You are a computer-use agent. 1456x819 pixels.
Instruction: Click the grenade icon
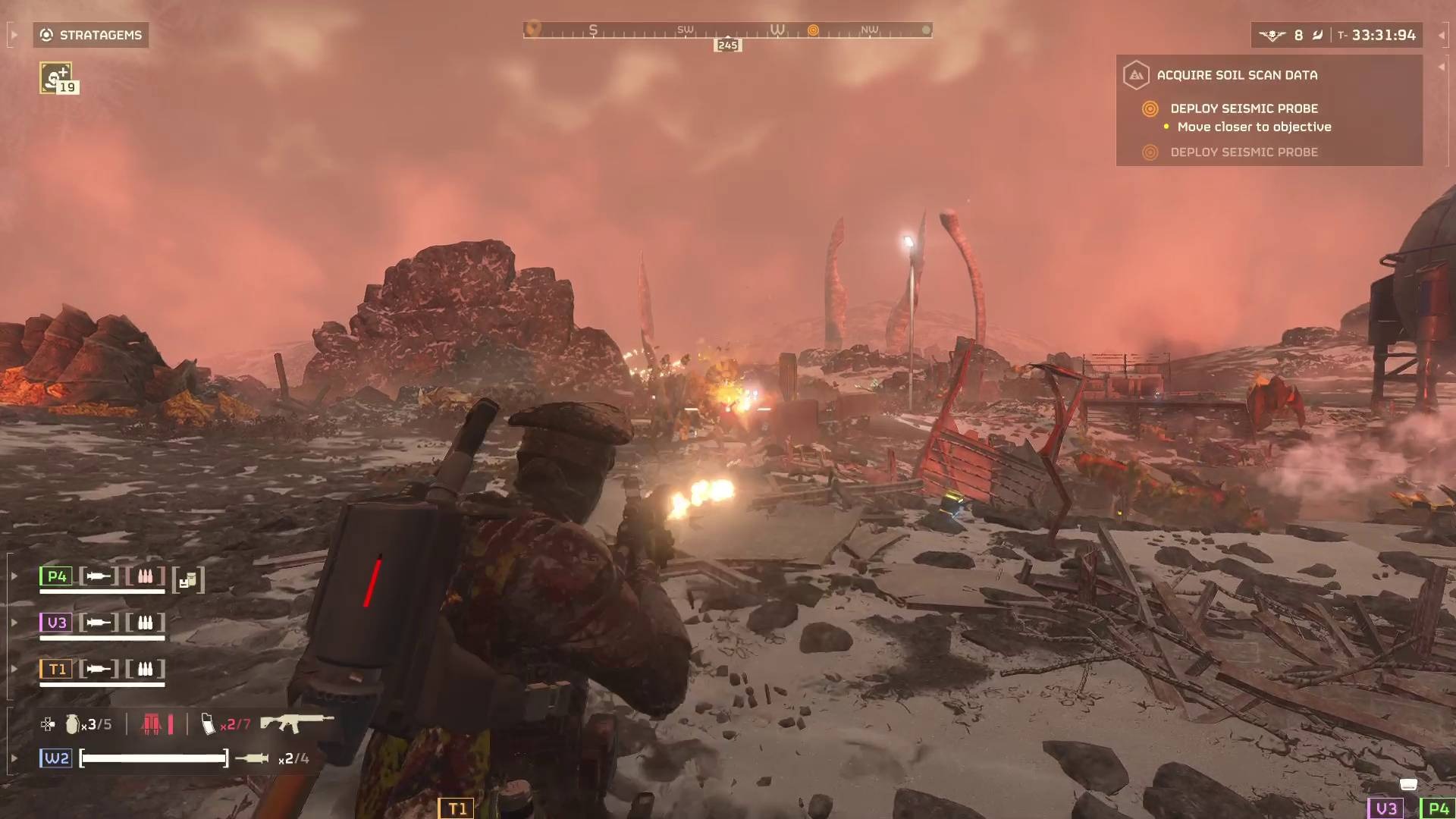[72, 724]
